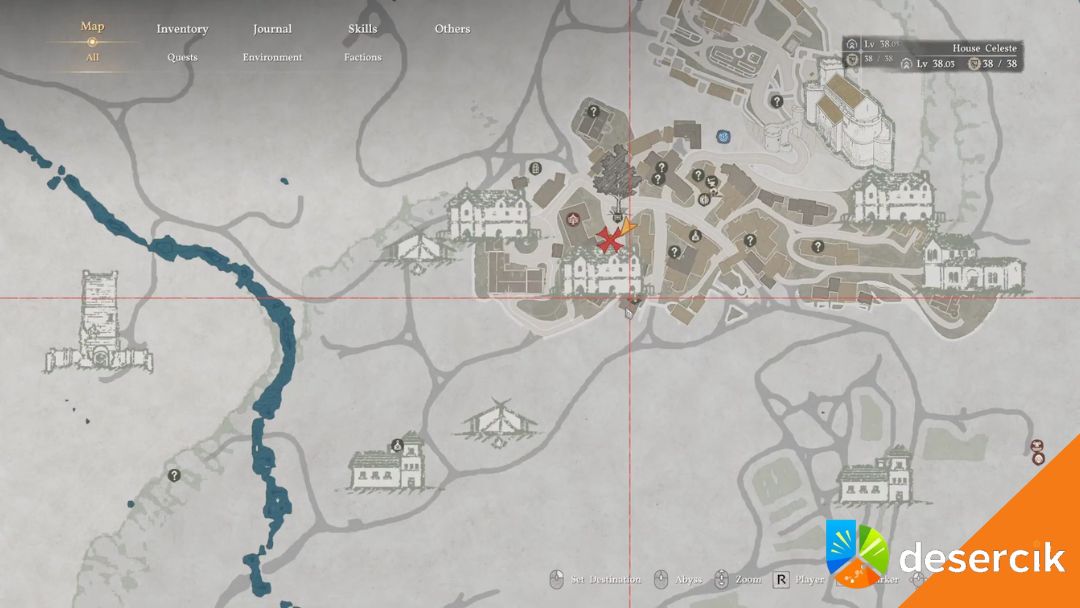The width and height of the screenshot is (1080, 608).
Task: Select the Others tab
Action: click(x=452, y=29)
